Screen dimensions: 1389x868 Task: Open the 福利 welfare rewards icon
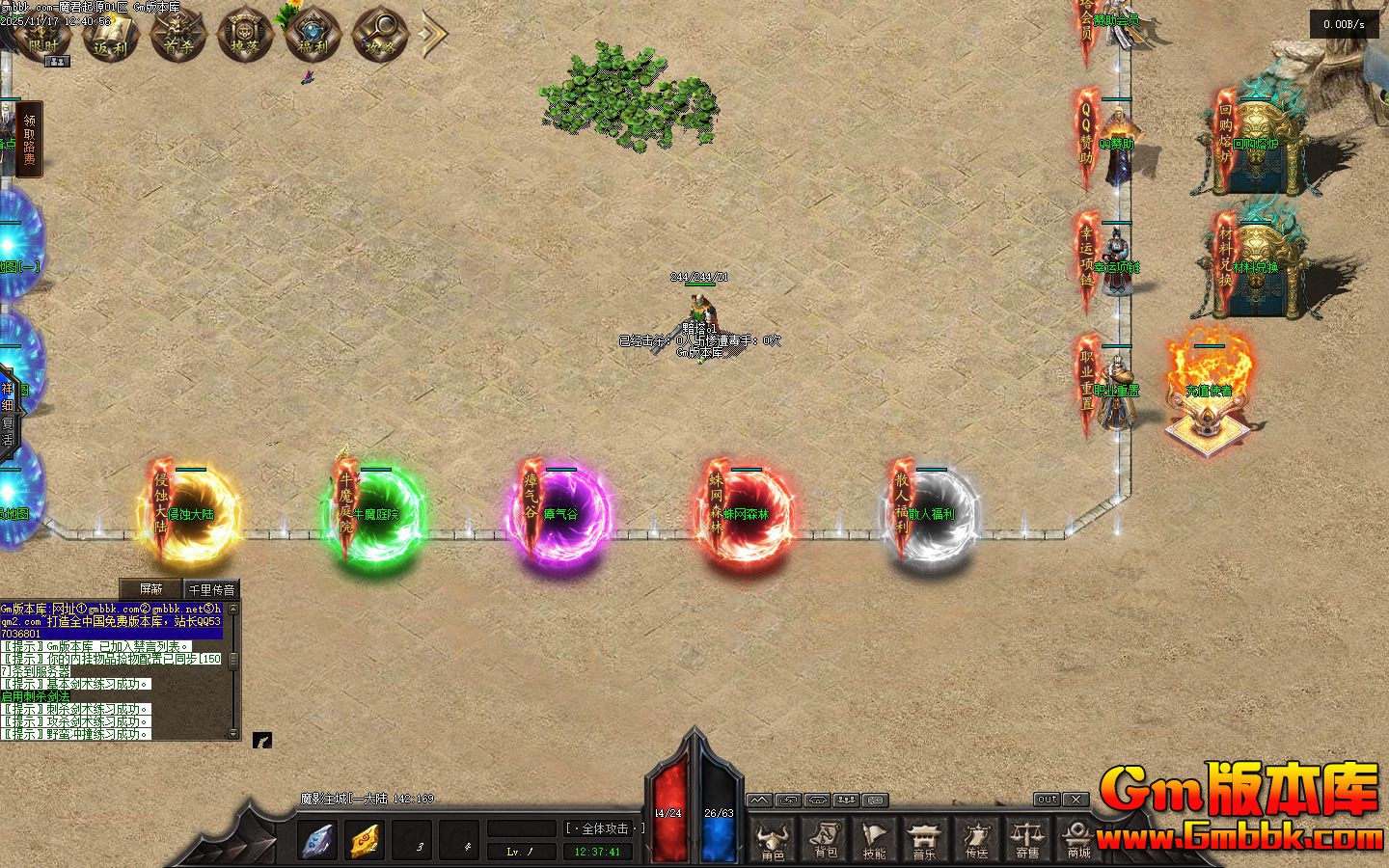tap(311, 36)
